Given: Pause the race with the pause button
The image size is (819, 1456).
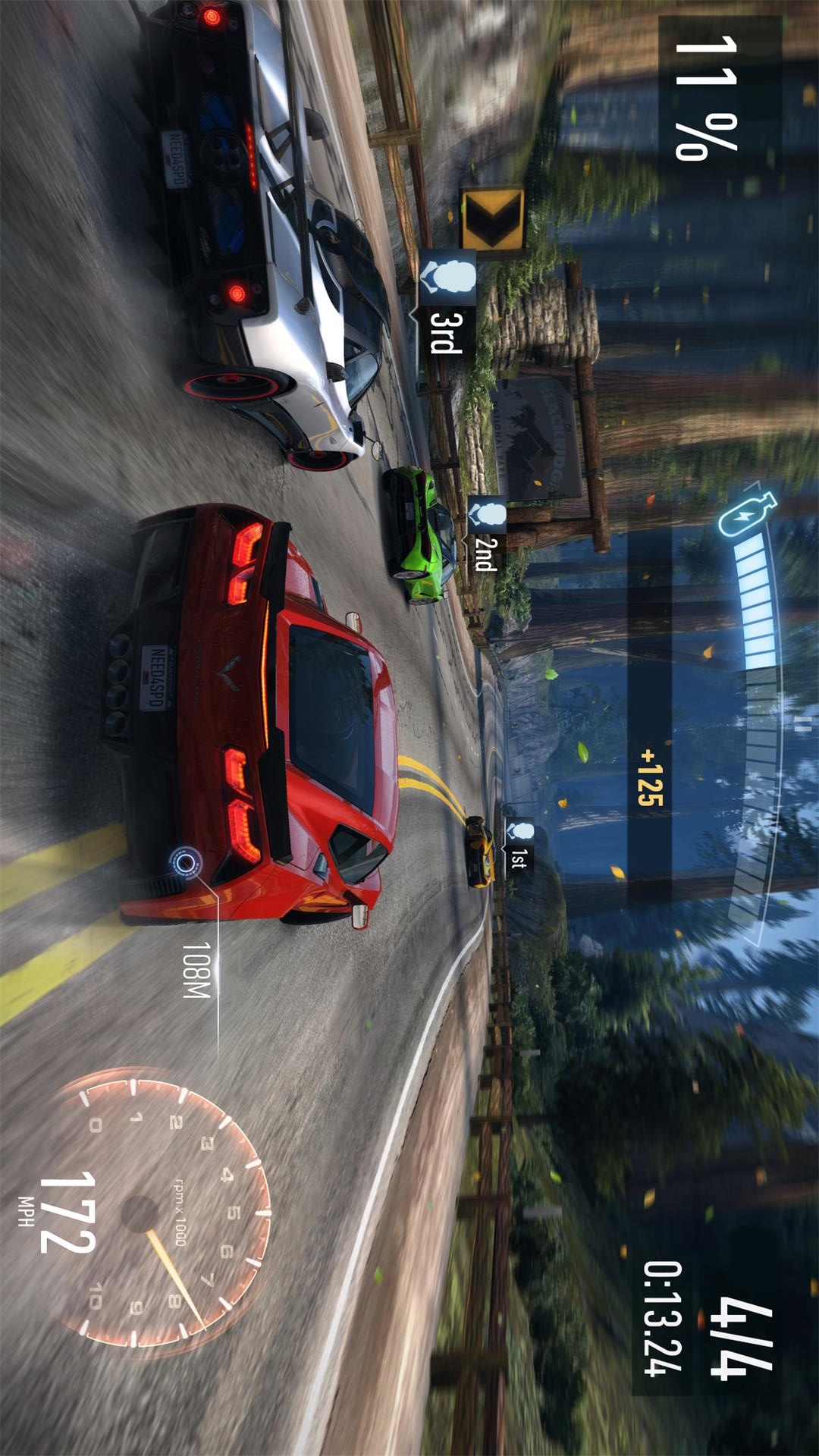Looking at the screenshot, I should (x=802, y=723).
